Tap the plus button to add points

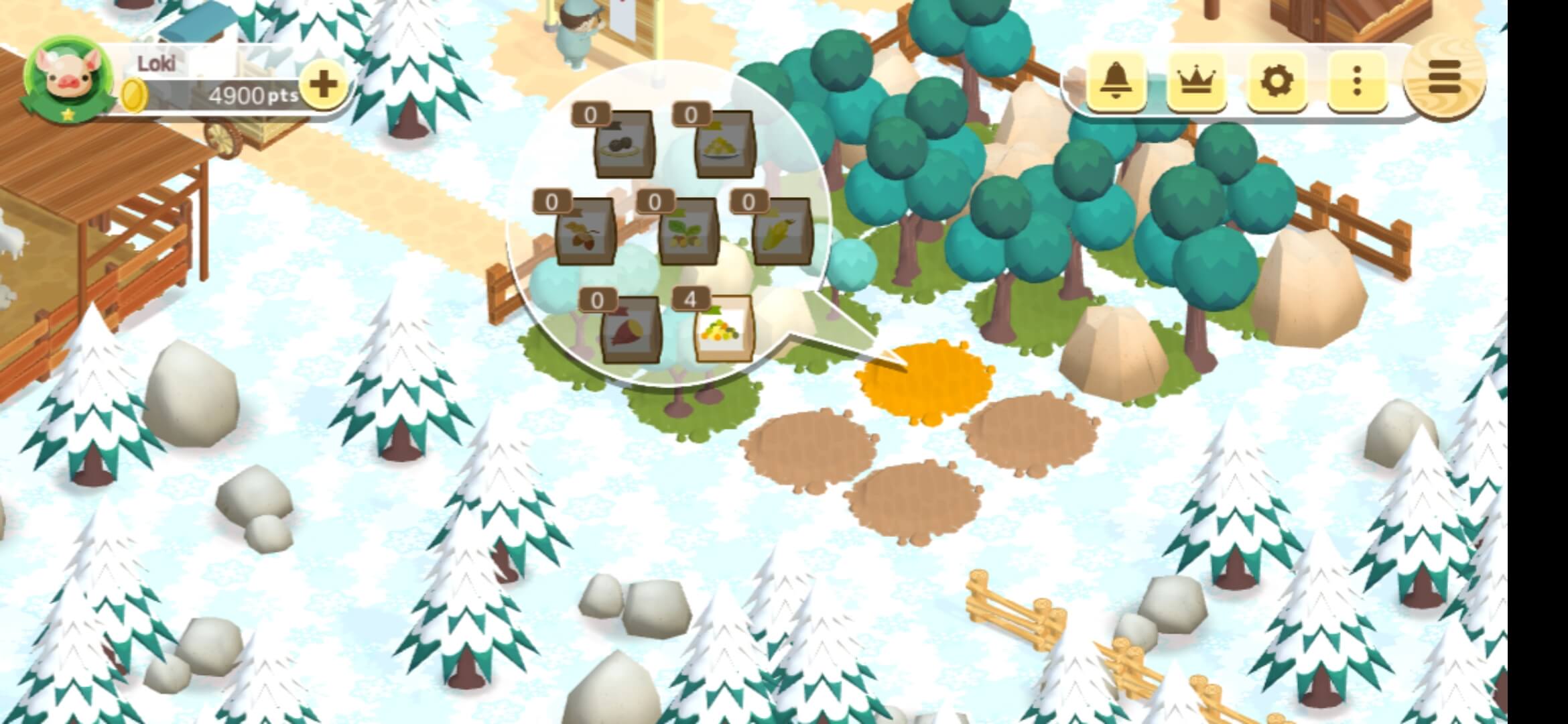pyautogui.click(x=323, y=85)
